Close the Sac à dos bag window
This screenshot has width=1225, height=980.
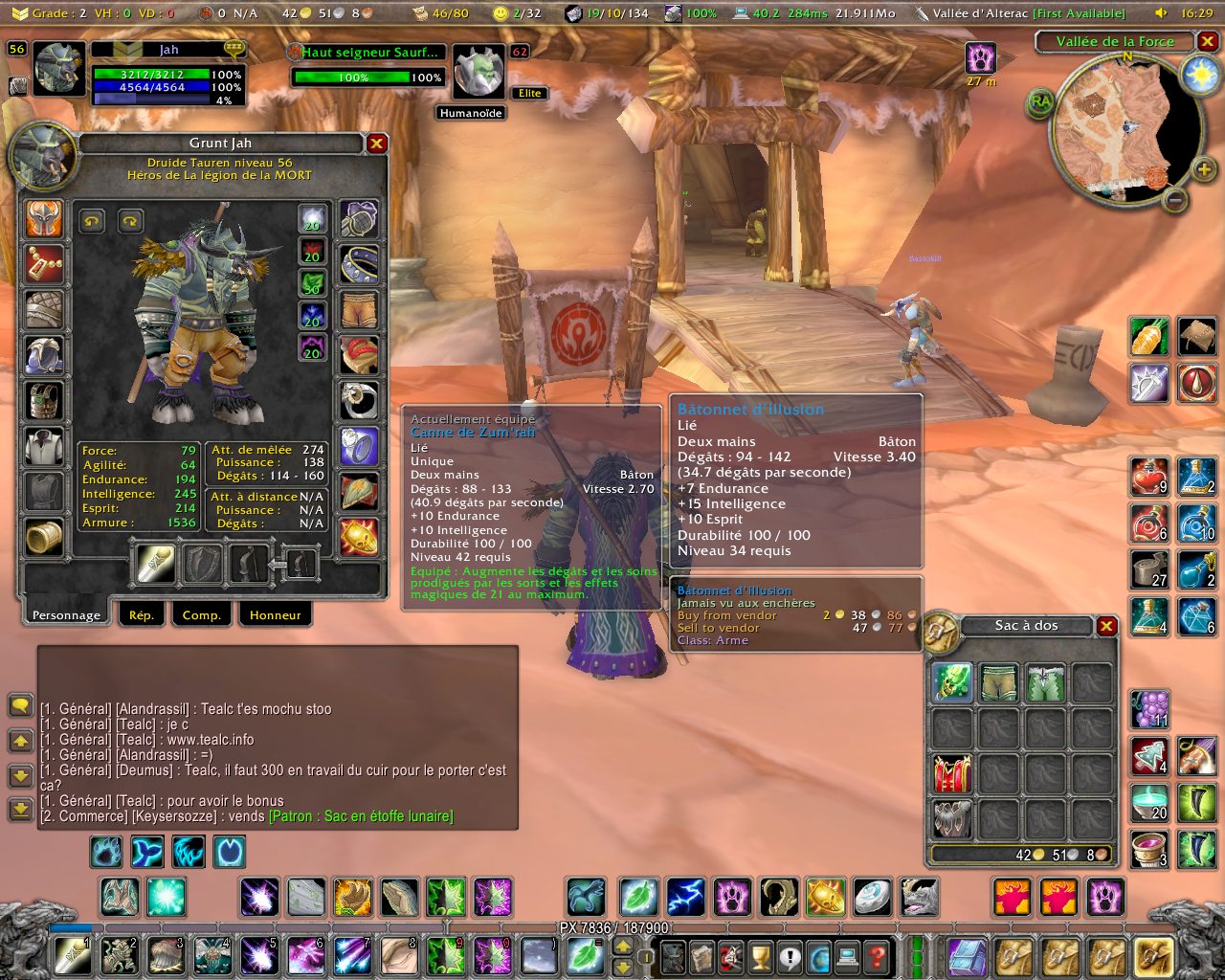(1106, 626)
